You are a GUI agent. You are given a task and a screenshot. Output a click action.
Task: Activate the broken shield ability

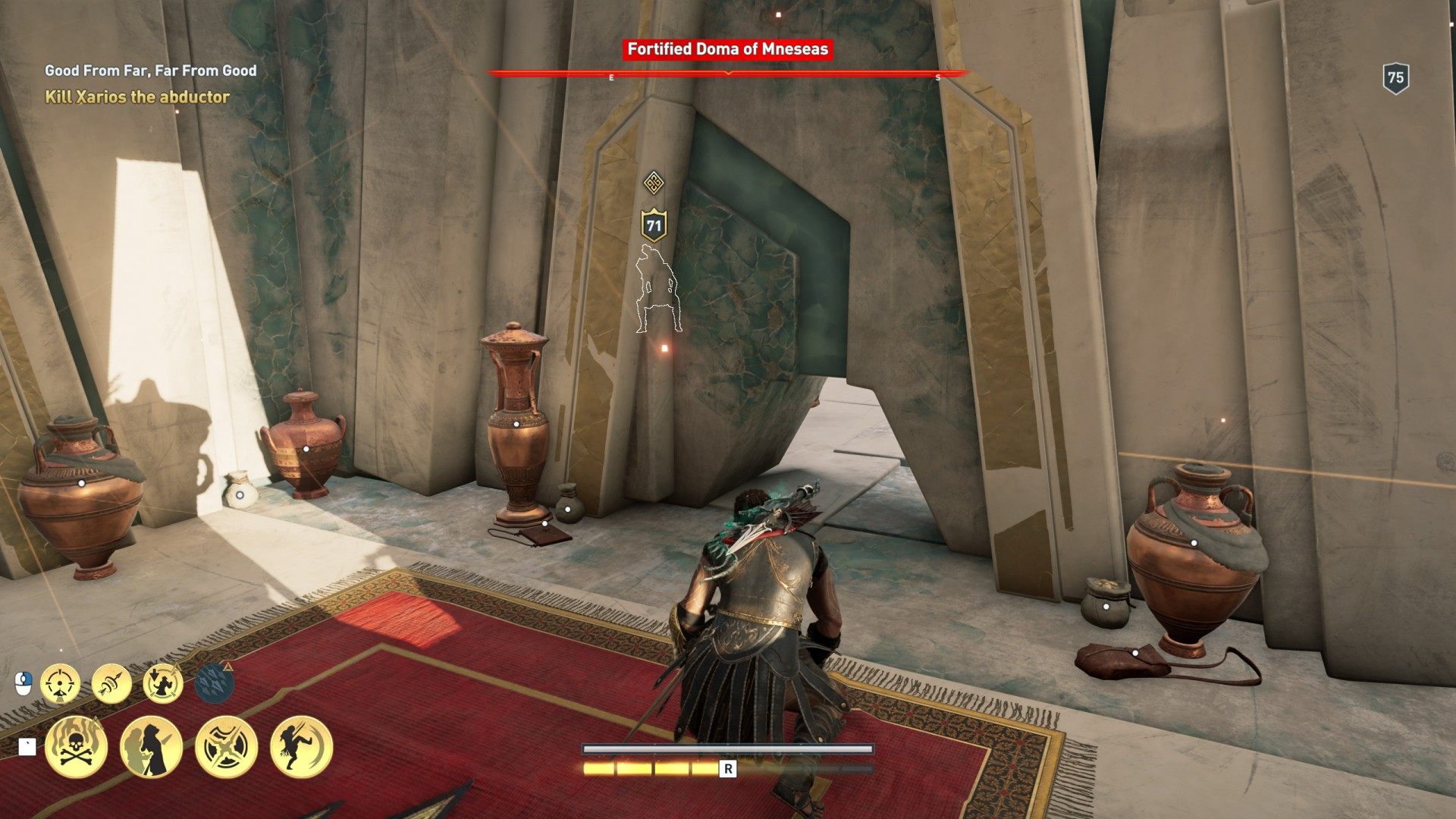(226, 747)
